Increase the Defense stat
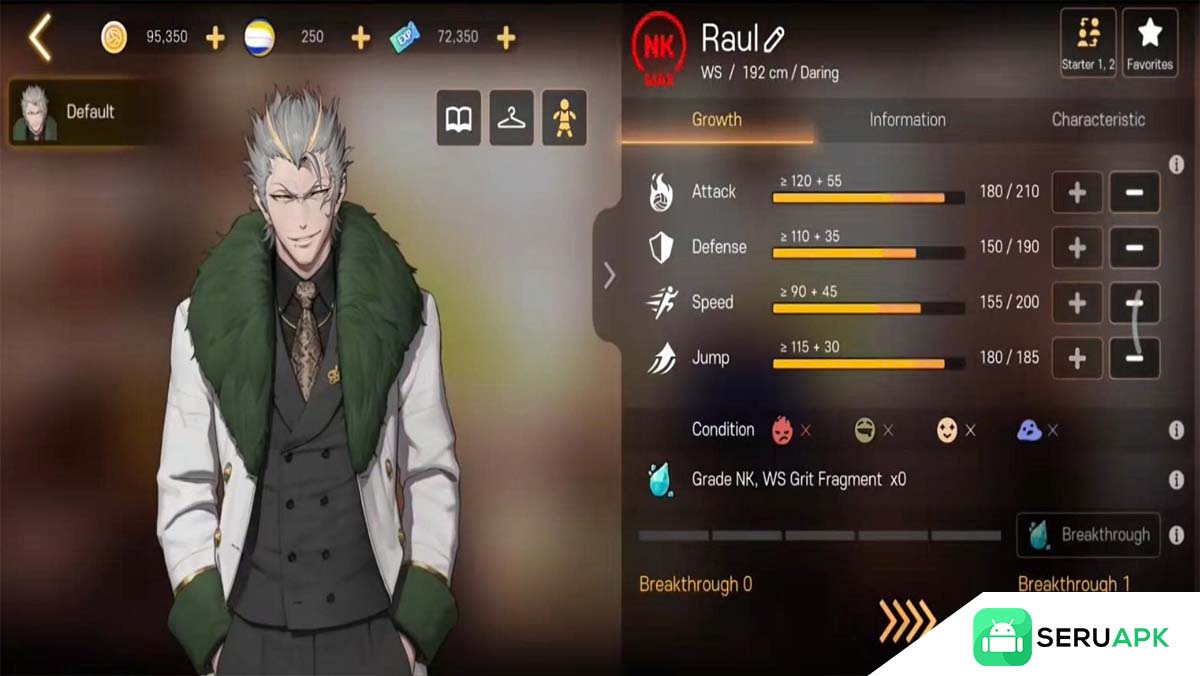 coord(1077,247)
